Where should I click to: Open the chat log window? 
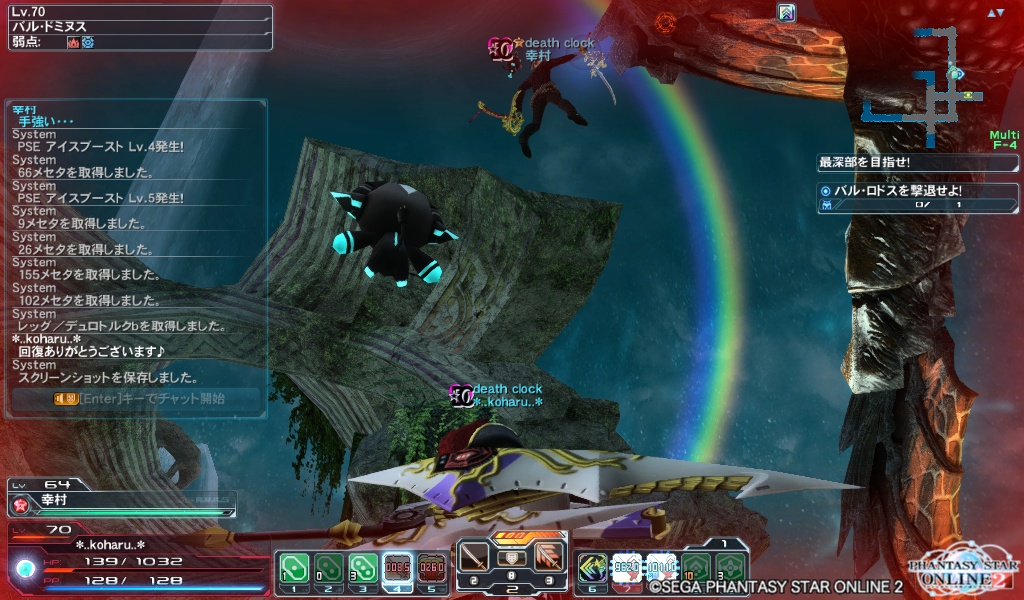coord(138,245)
